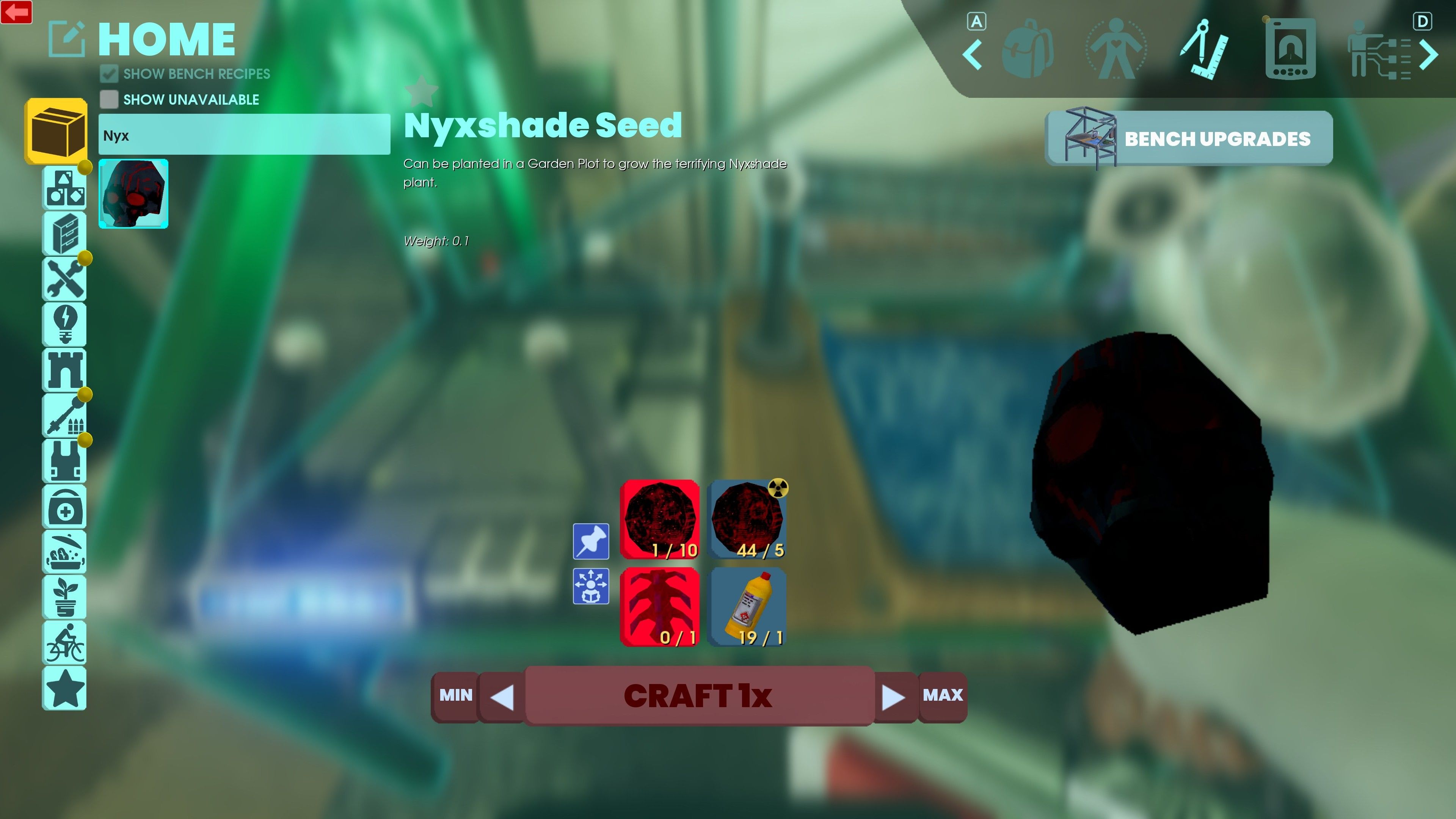Toggle the Show Bench Recipes checkbox

tap(109, 74)
